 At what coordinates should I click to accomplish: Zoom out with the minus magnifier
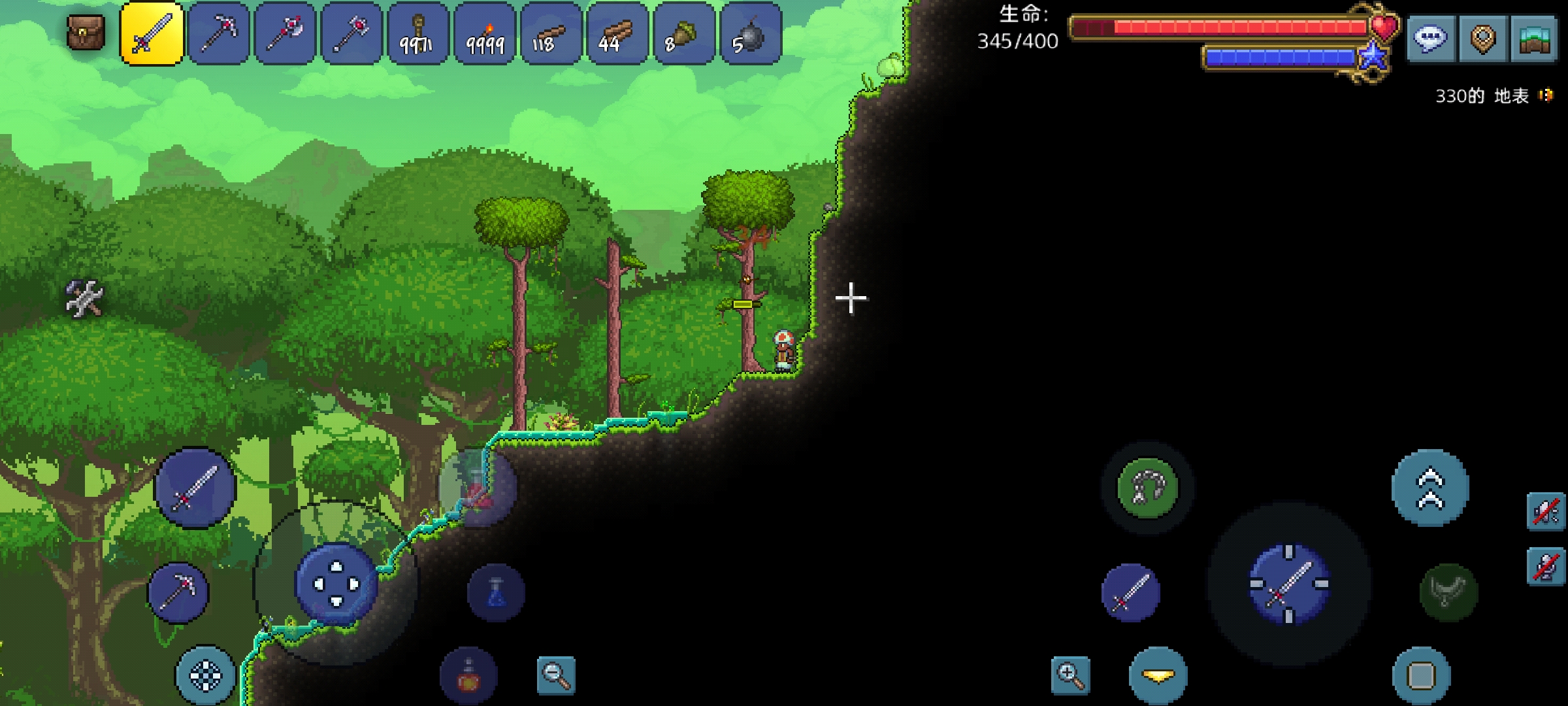click(556, 675)
